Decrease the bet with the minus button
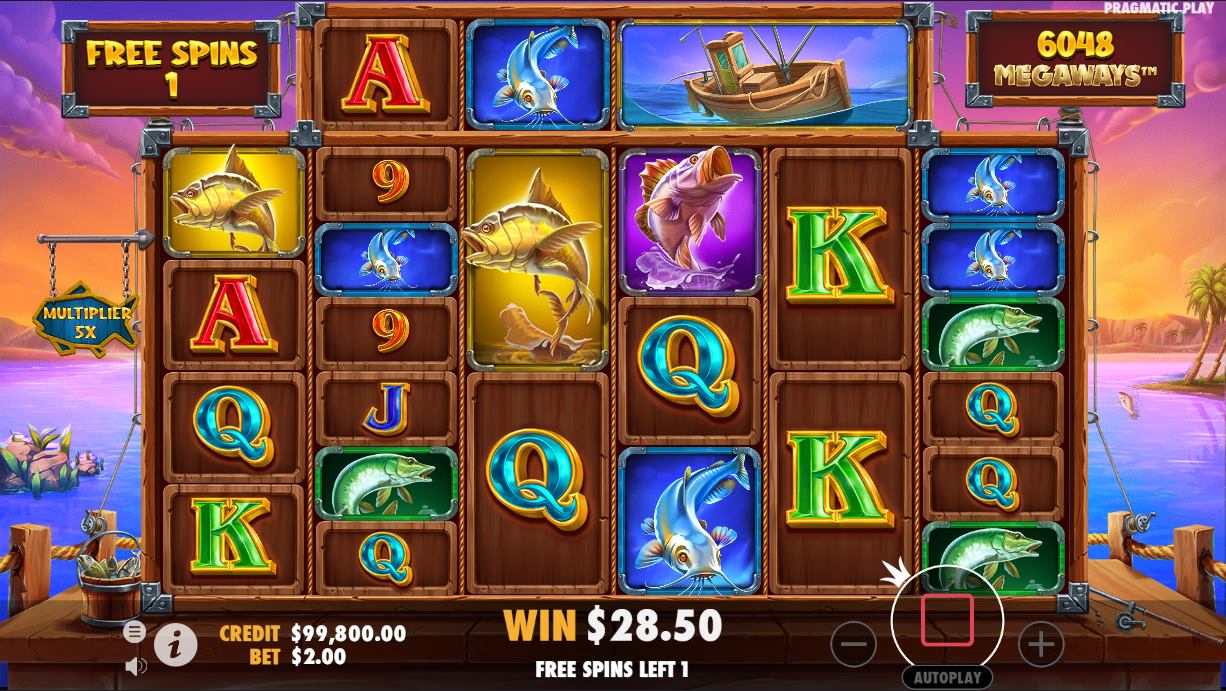This screenshot has width=1226, height=691. click(x=853, y=645)
